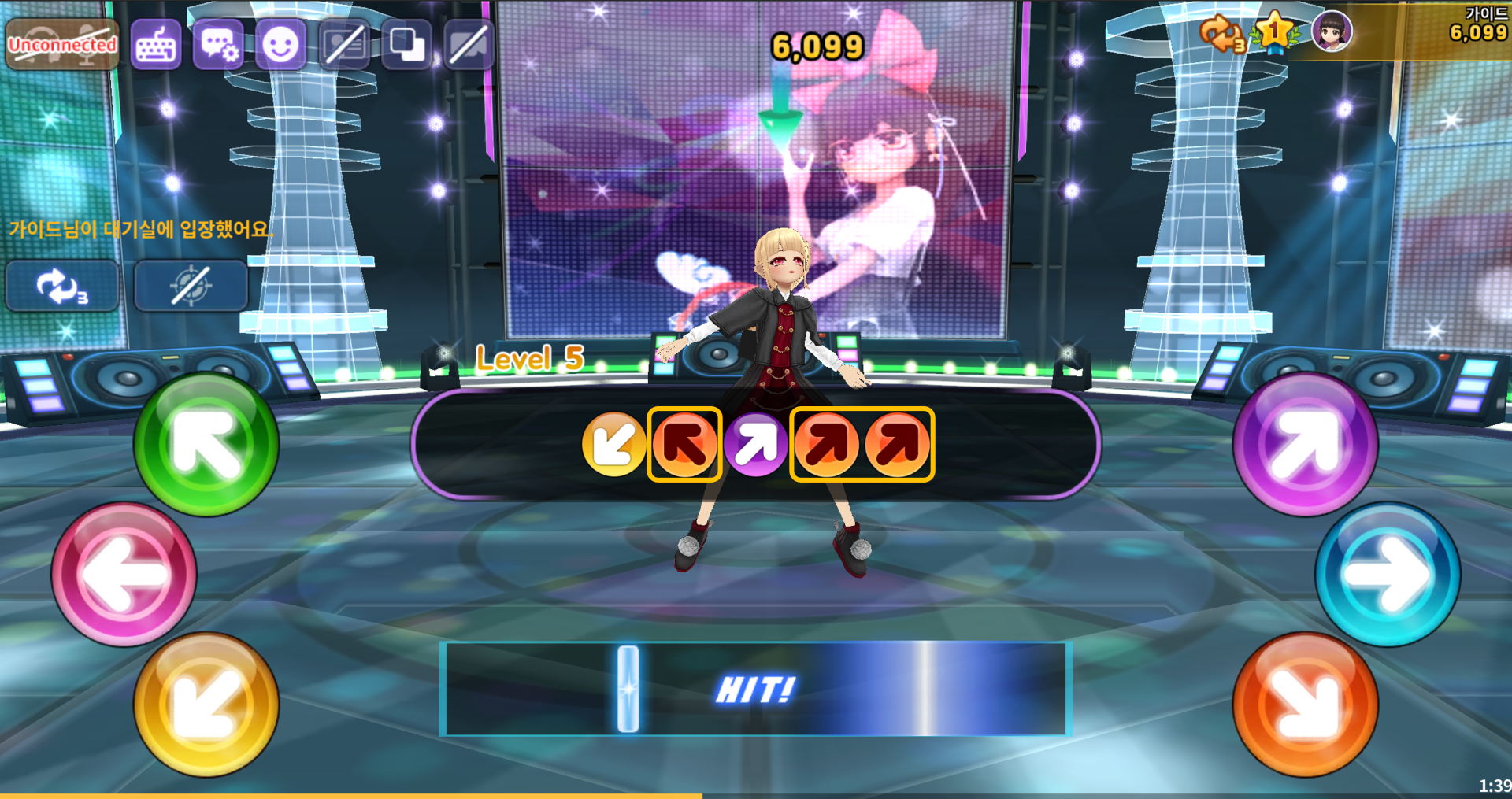The image size is (1512, 799).
Task: Select the player avatar portrait
Action: [1332, 32]
